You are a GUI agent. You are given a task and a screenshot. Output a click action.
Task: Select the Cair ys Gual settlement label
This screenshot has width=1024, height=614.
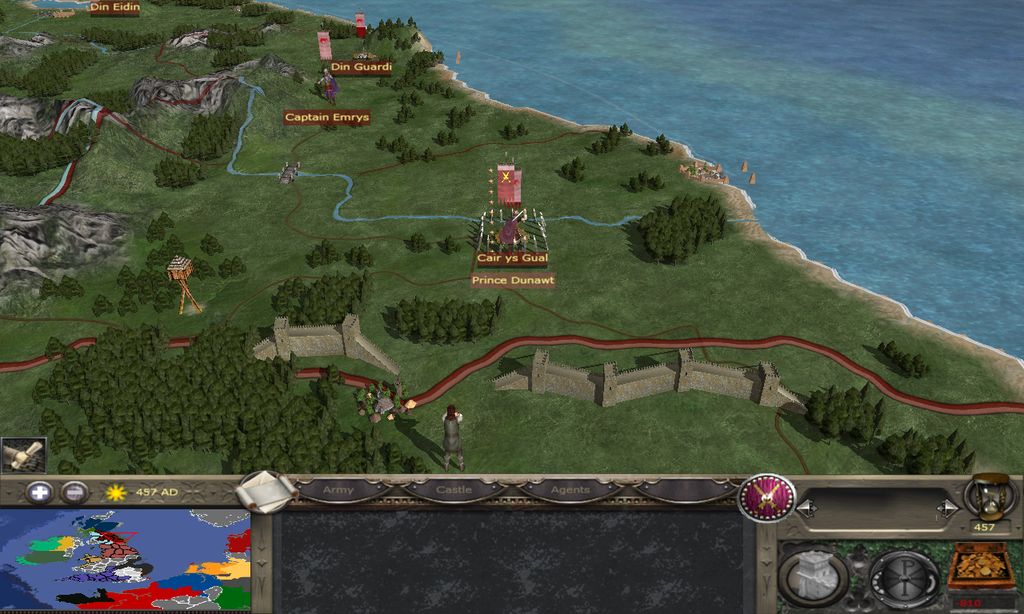(512, 258)
